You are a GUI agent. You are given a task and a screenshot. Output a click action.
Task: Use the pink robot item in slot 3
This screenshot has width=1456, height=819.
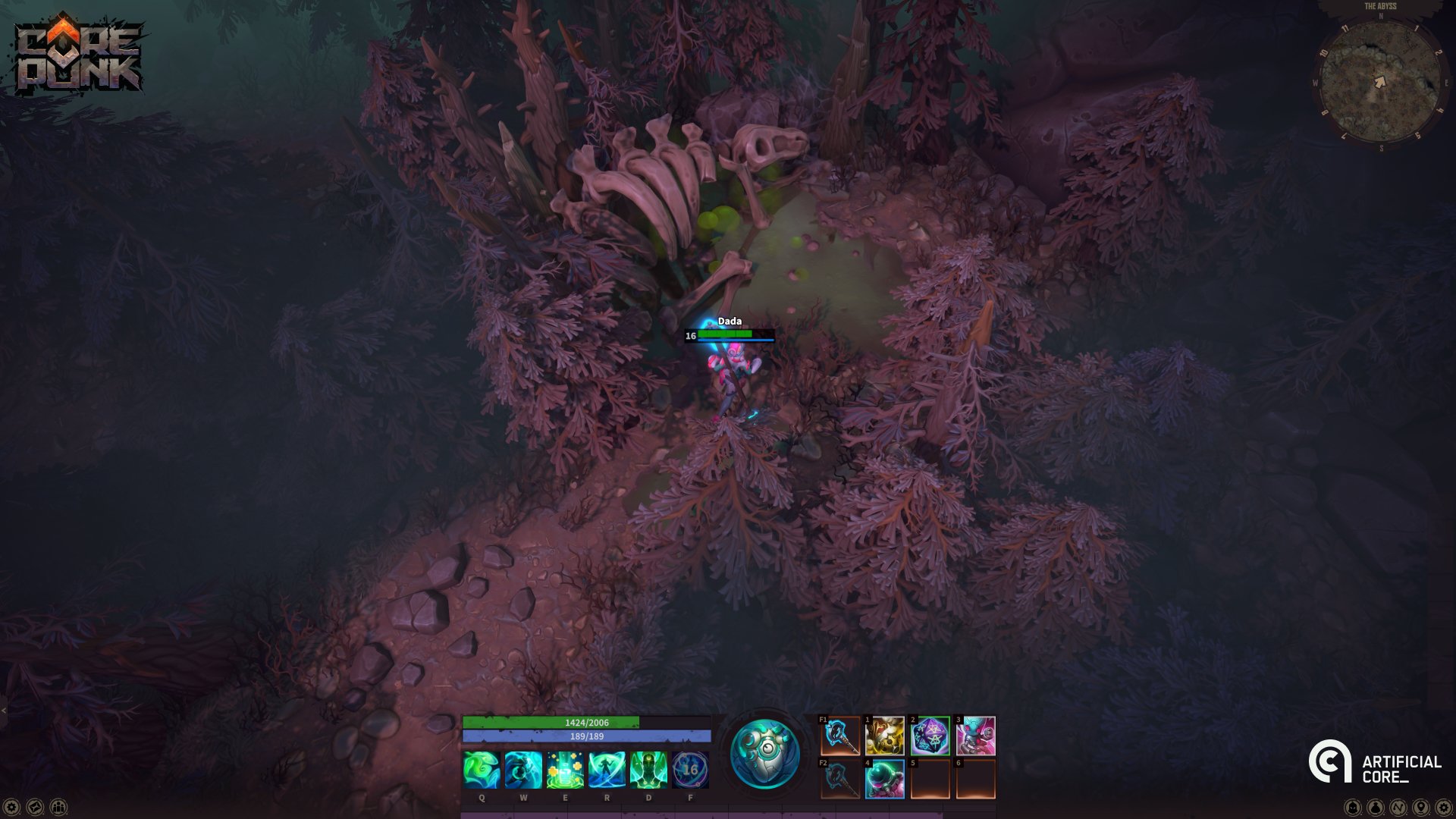point(976,736)
